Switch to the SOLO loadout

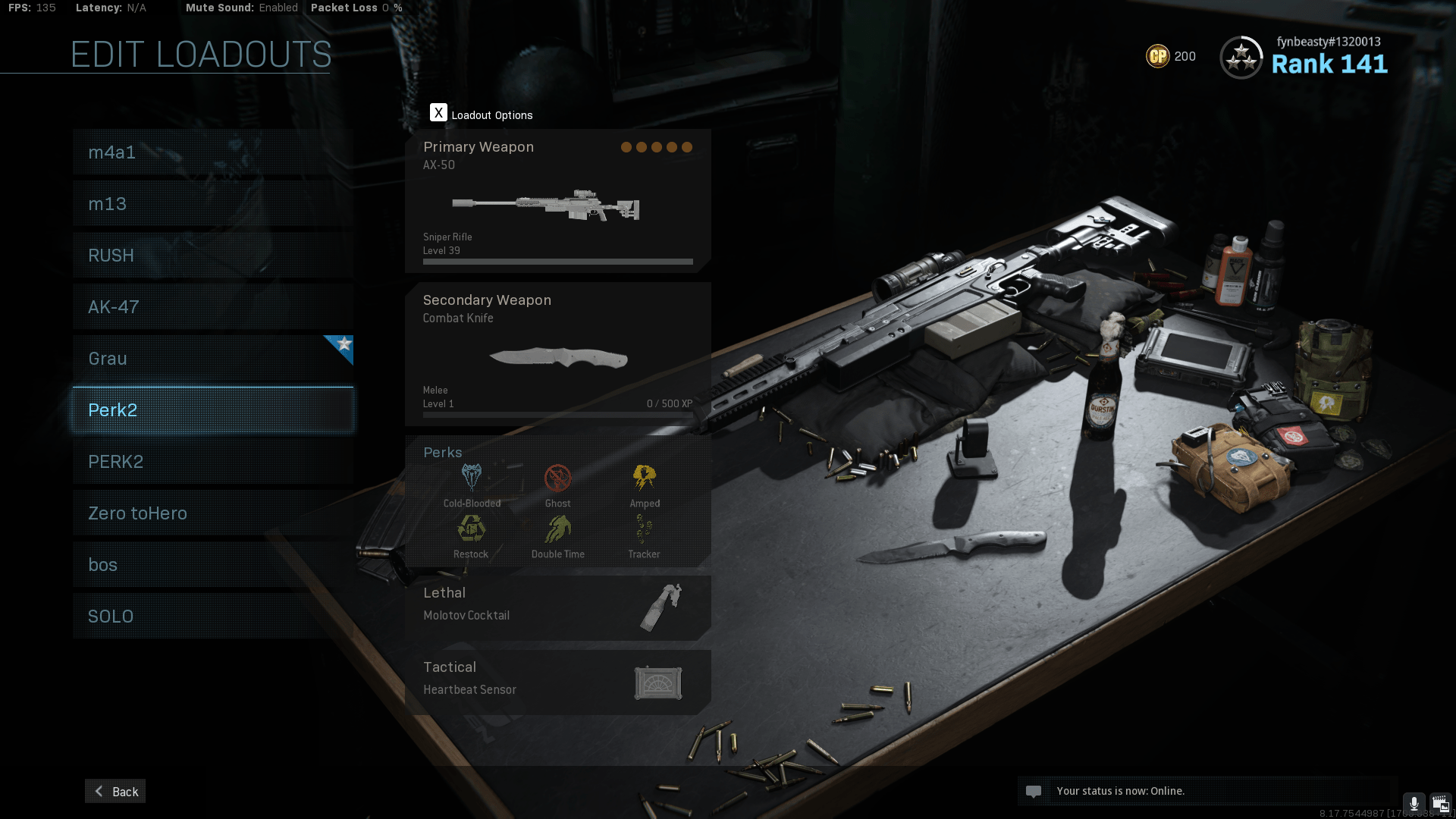point(212,616)
